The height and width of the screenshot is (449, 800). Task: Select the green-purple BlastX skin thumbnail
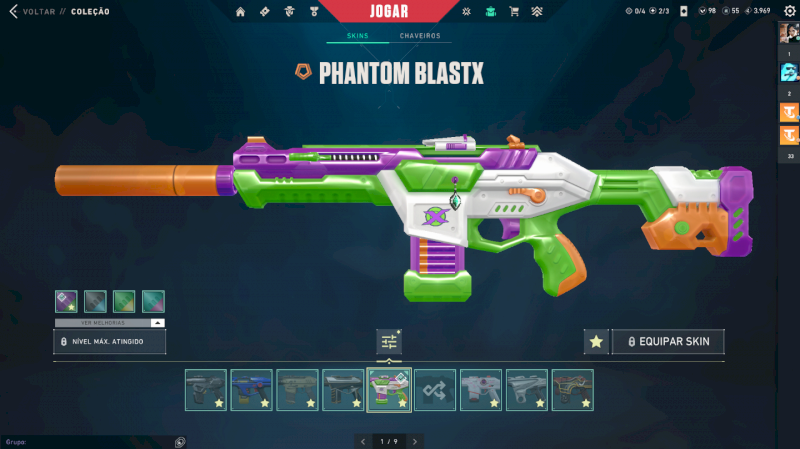pyautogui.click(x=389, y=390)
